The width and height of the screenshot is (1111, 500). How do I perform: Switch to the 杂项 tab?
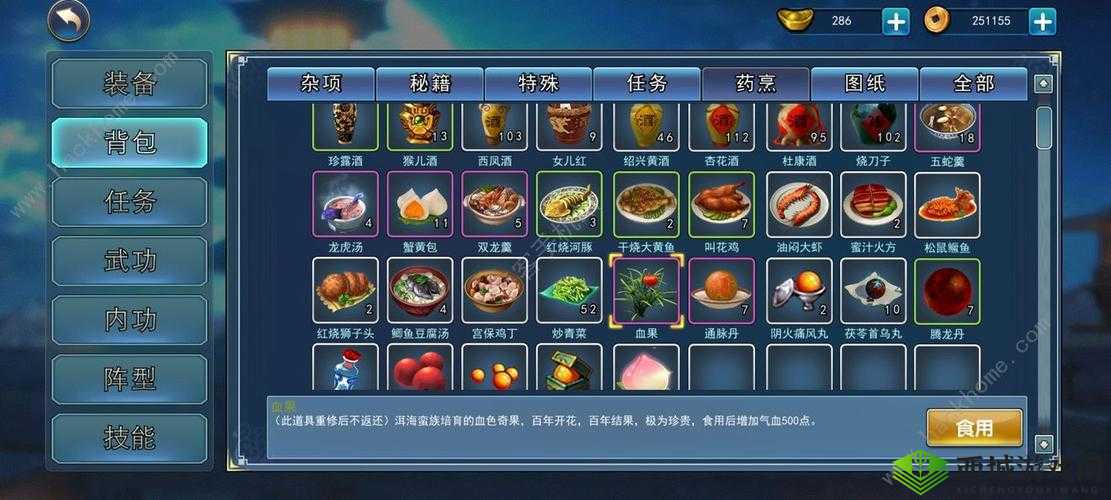pyautogui.click(x=321, y=84)
